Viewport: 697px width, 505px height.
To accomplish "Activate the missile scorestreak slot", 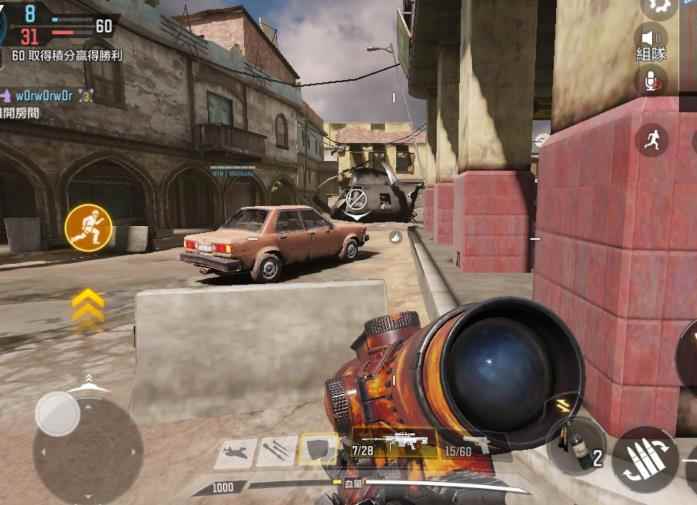I will tap(276, 450).
